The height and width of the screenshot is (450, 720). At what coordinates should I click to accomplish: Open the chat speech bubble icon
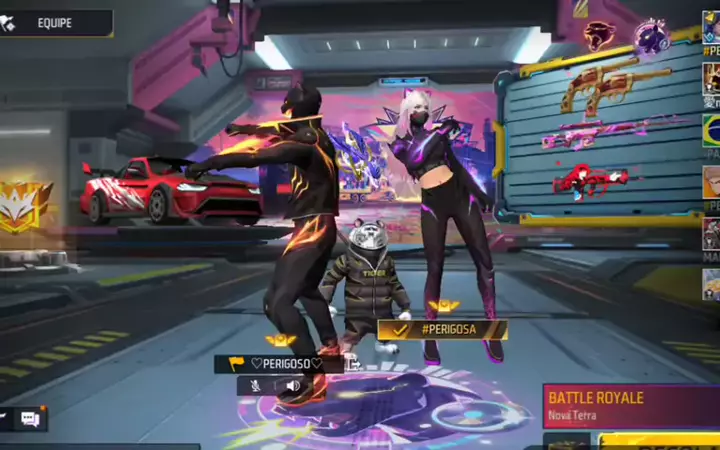(x=30, y=419)
